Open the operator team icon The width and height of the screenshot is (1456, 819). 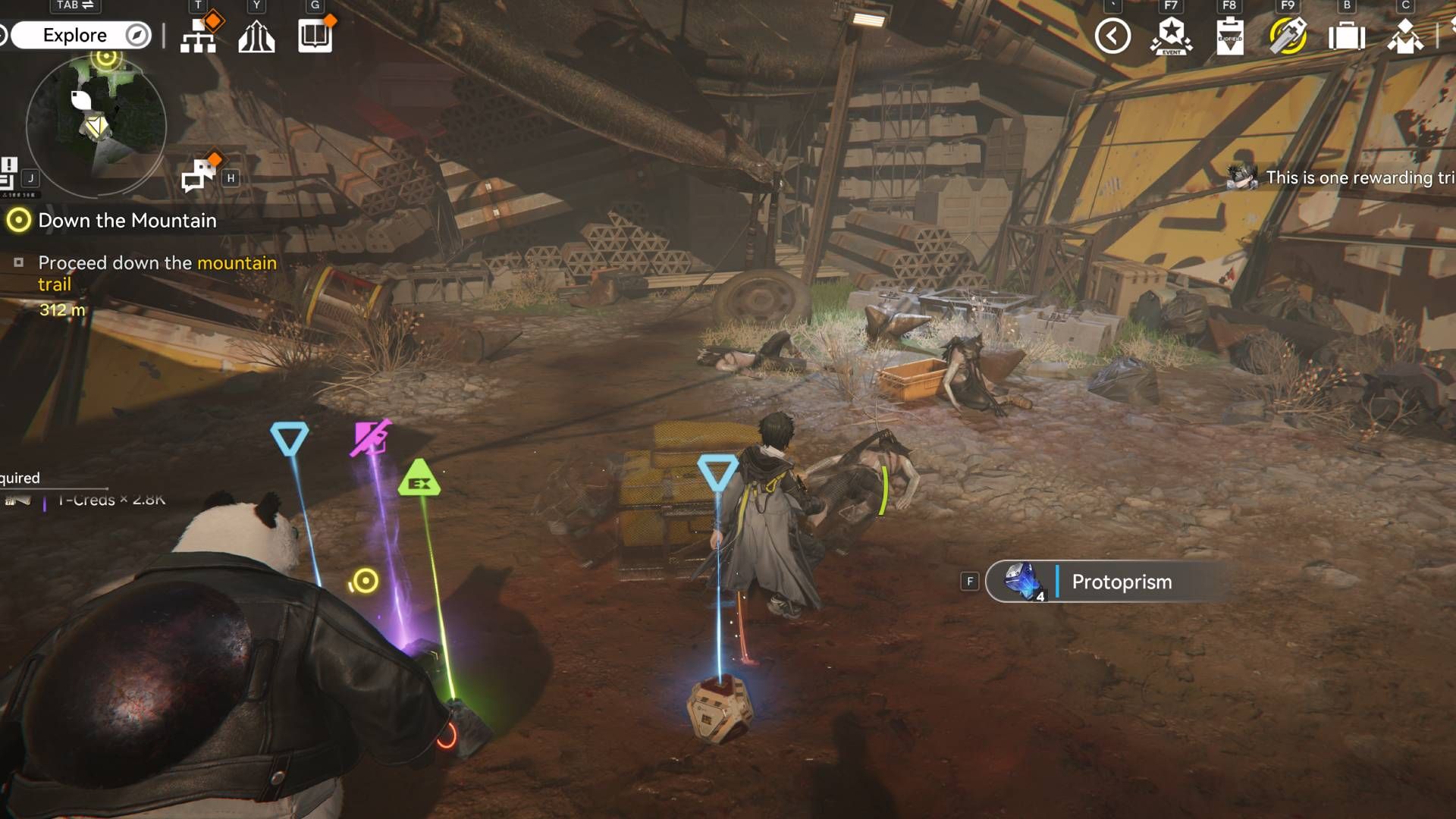[1405, 36]
